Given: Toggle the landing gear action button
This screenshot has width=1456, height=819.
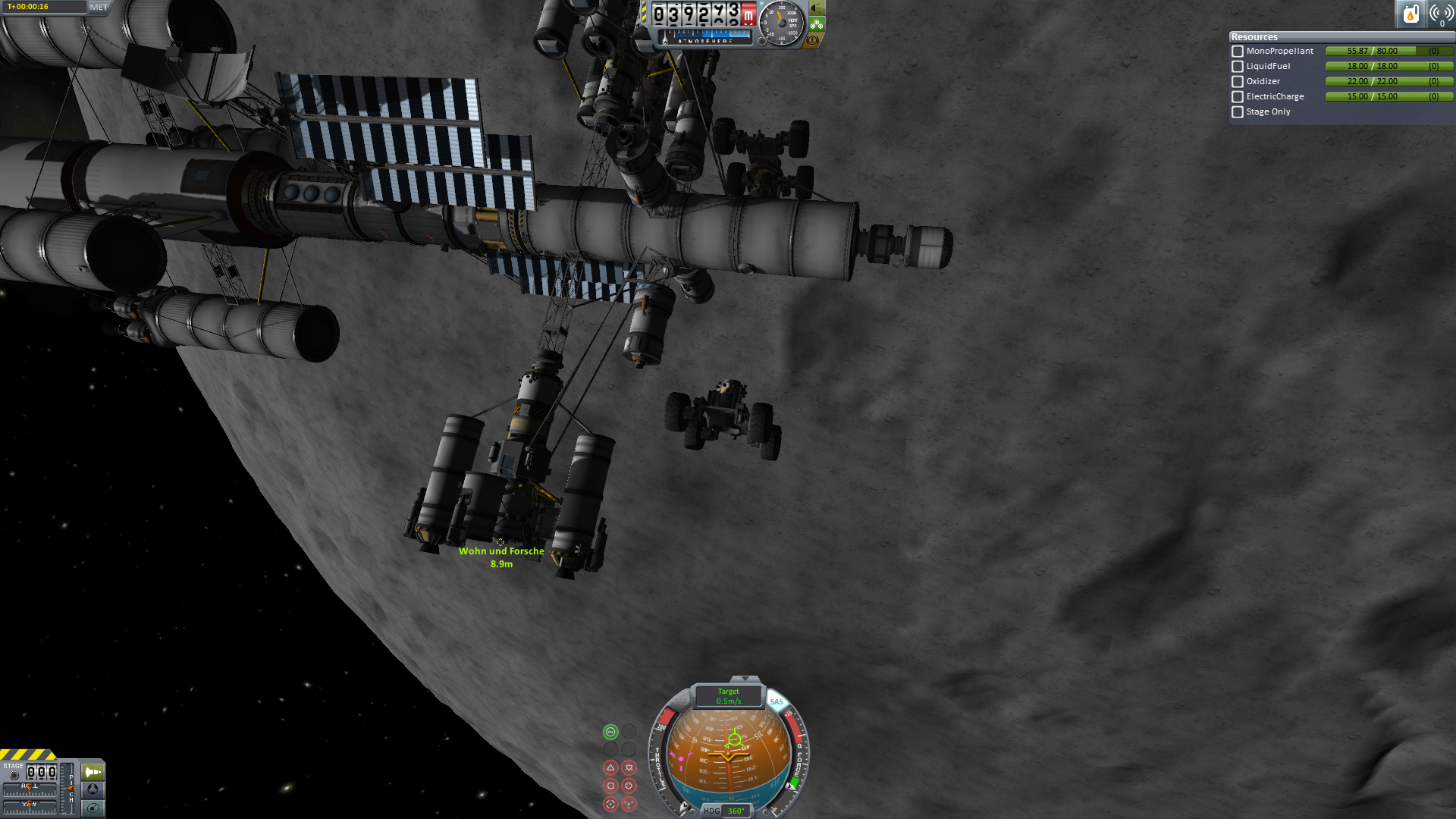Looking at the screenshot, I should point(817,24).
